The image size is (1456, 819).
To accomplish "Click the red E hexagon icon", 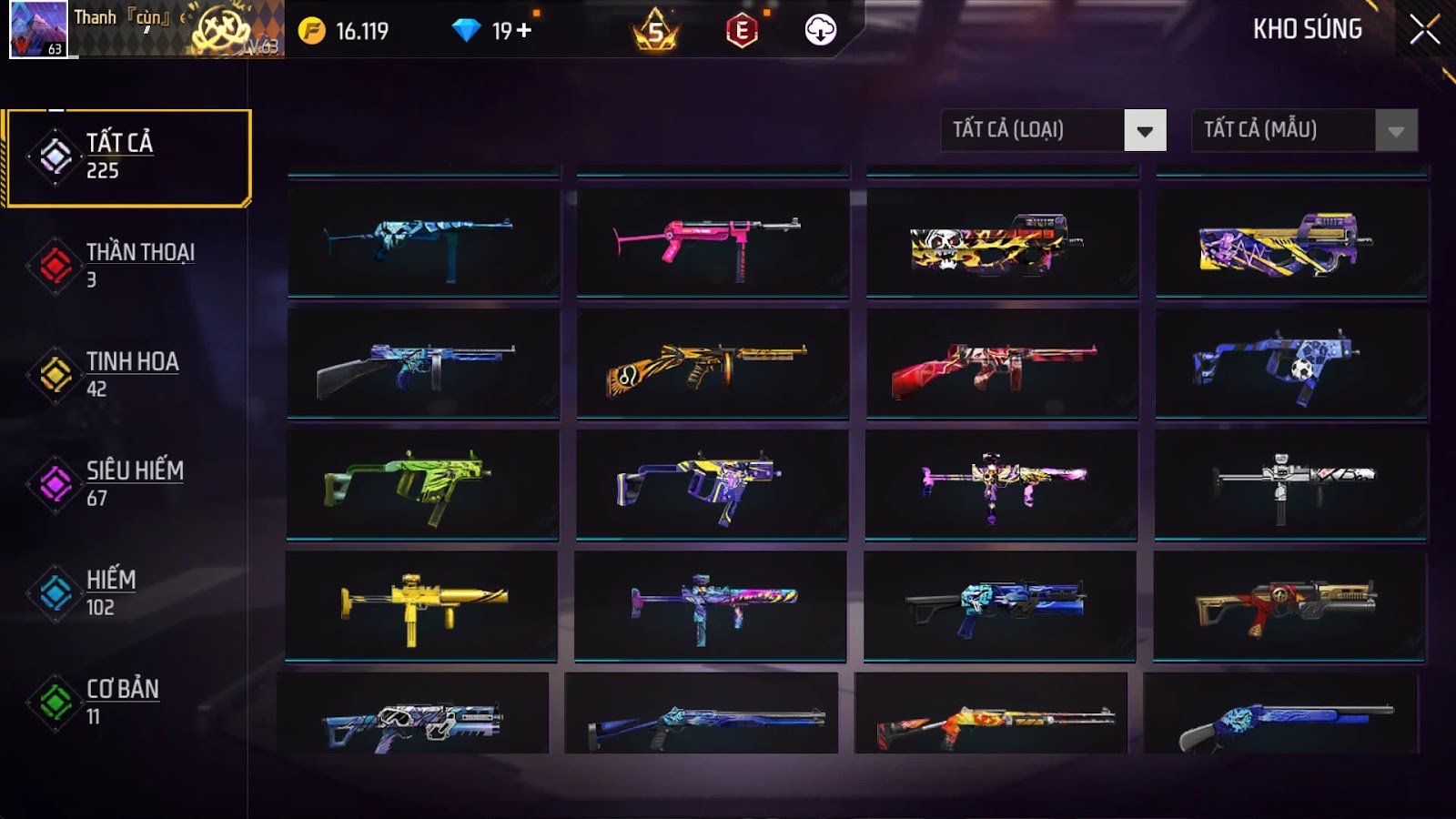I will [x=742, y=31].
